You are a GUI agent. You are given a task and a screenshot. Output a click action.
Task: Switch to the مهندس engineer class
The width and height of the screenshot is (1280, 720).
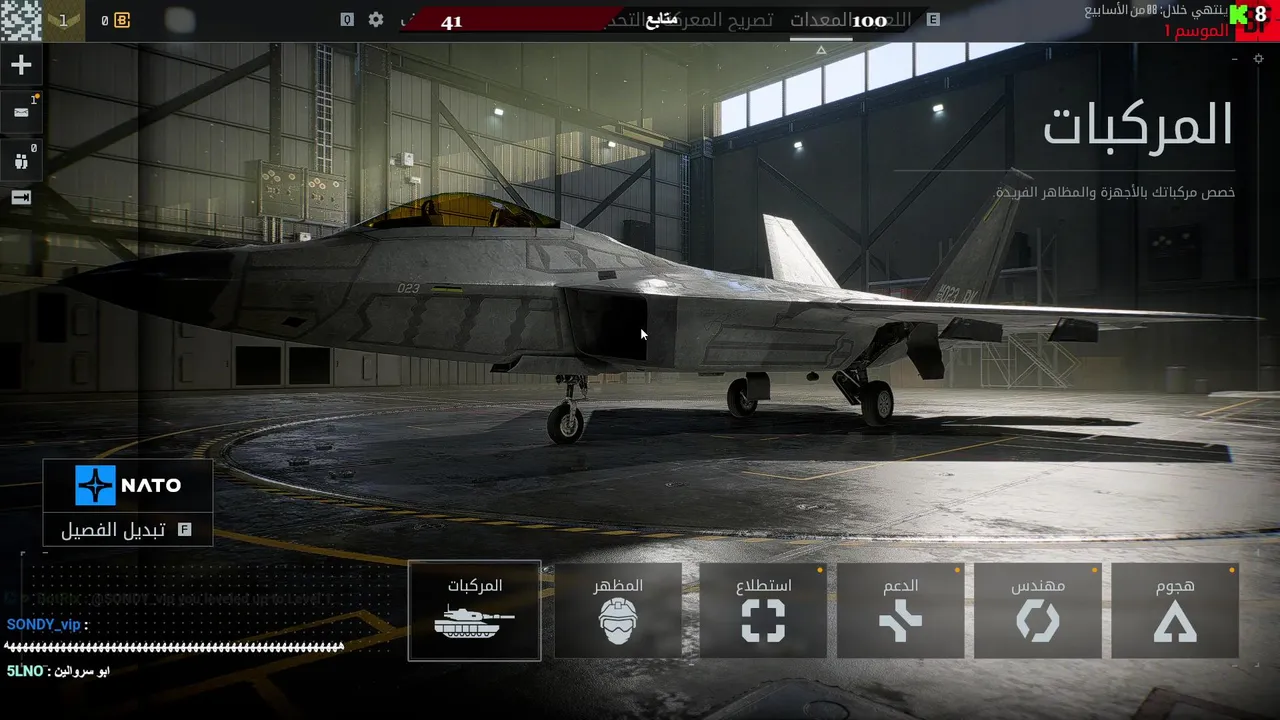[x=1037, y=610]
